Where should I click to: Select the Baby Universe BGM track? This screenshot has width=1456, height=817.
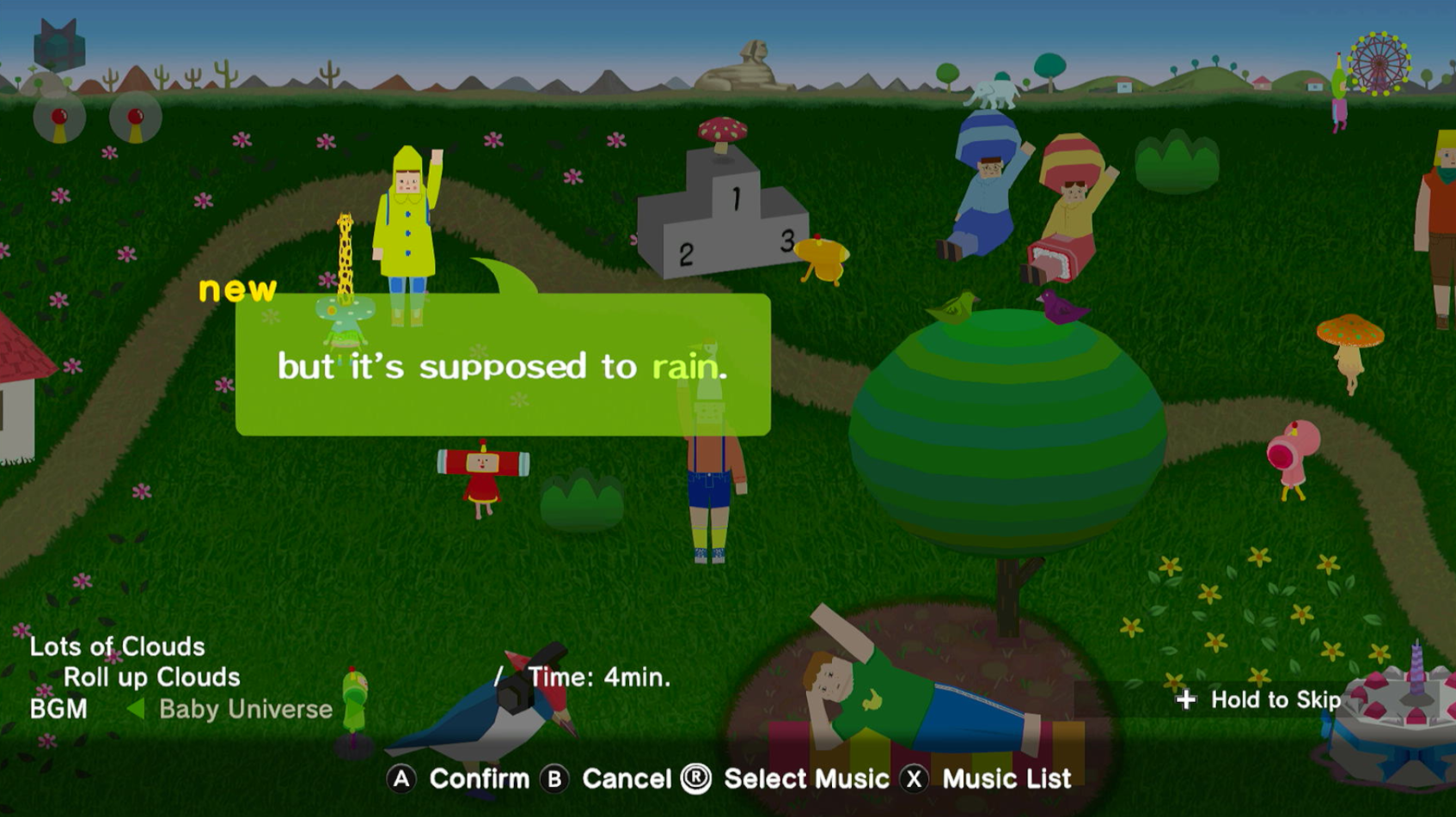246,710
